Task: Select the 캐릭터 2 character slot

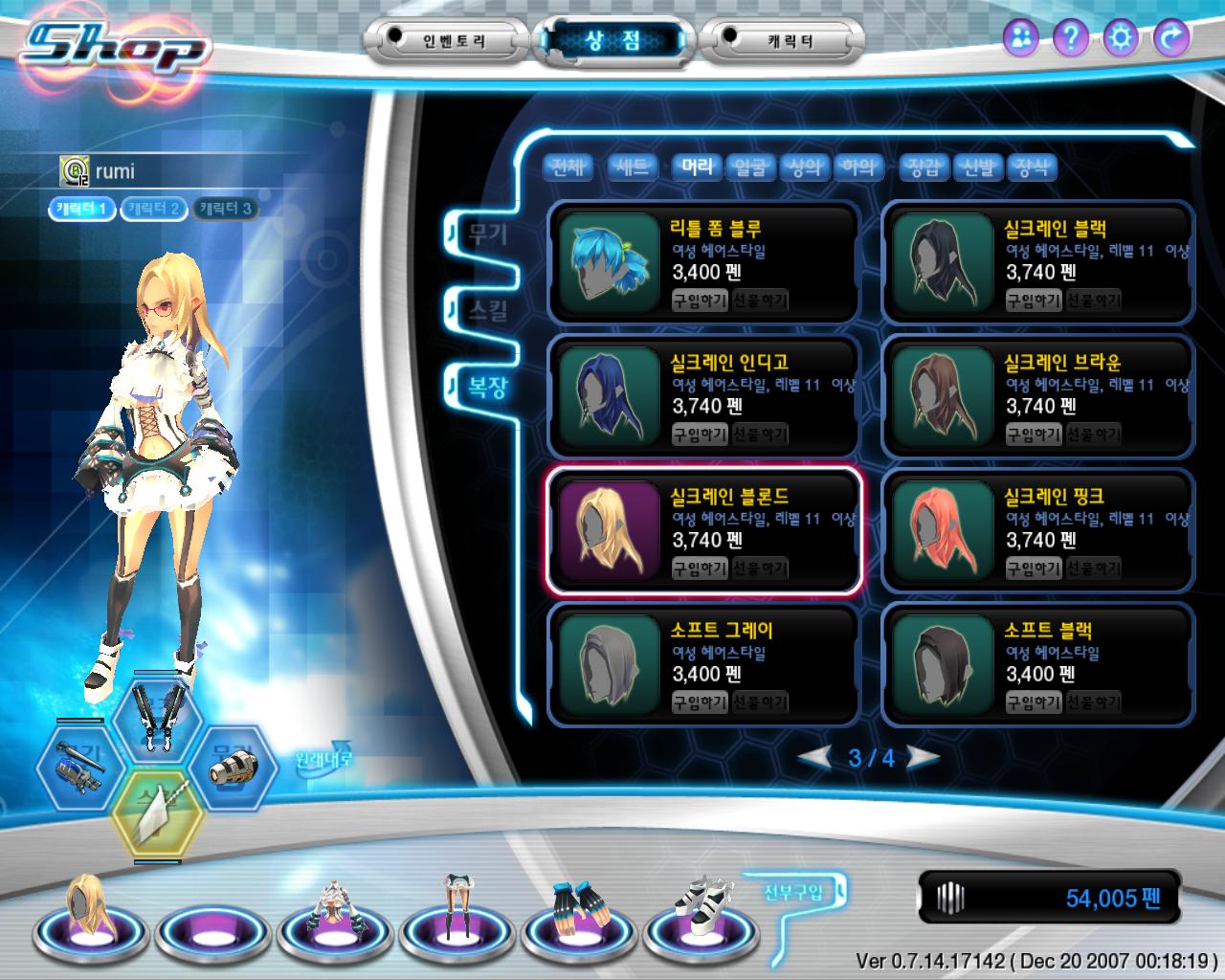Action: pos(153,209)
